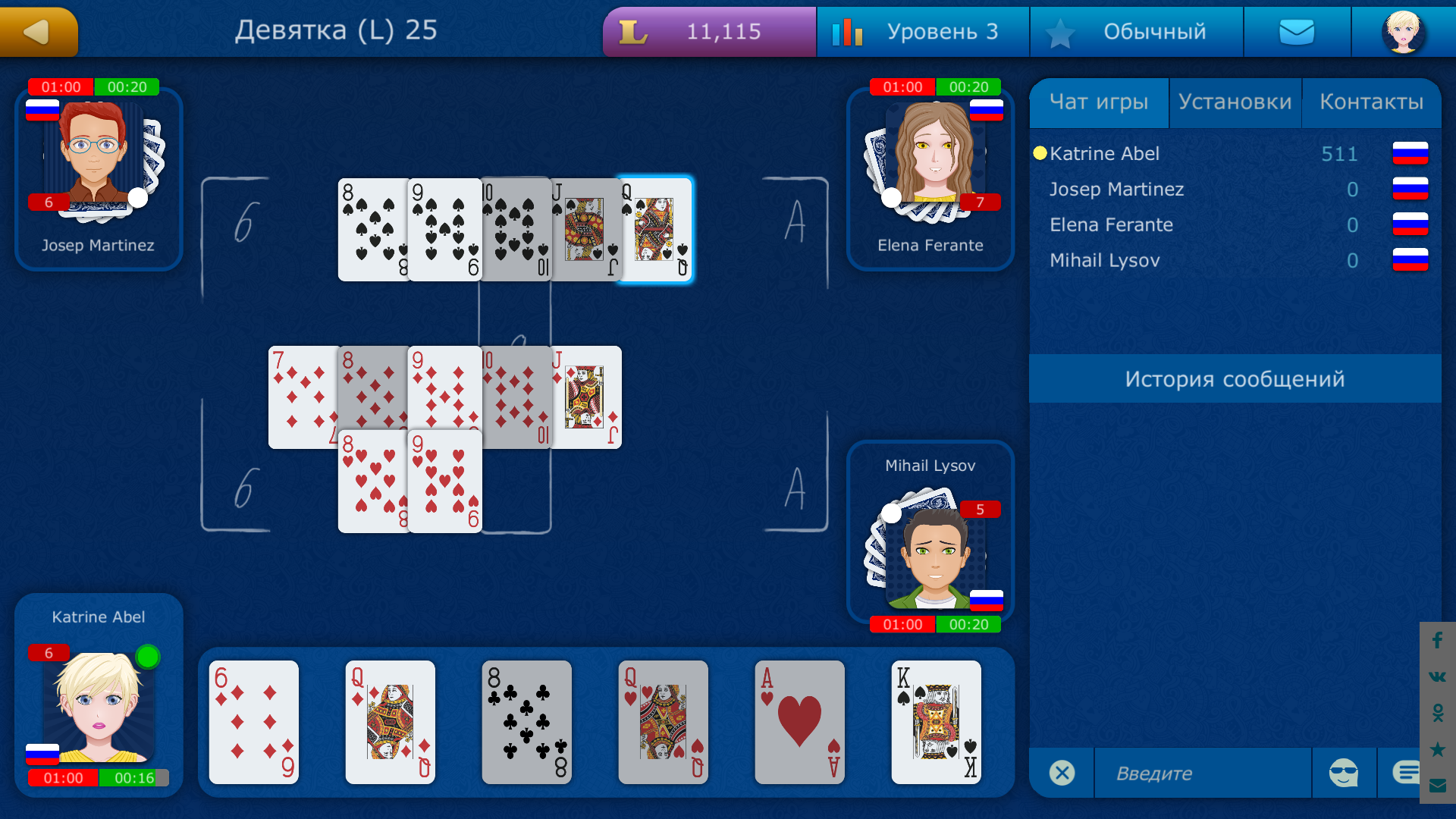Click the Введите chat input field

tap(1202, 773)
